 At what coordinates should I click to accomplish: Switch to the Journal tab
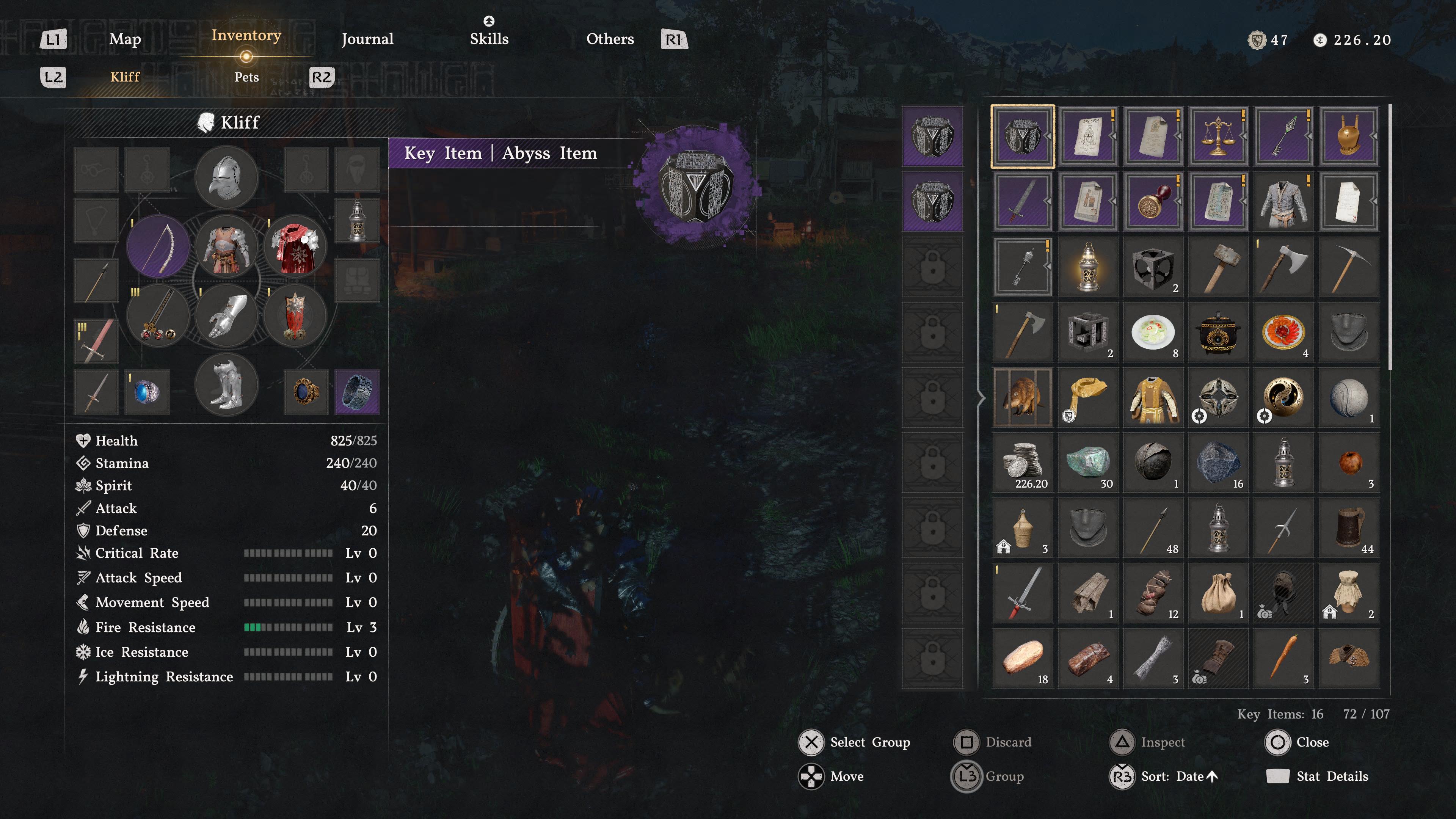pyautogui.click(x=367, y=39)
